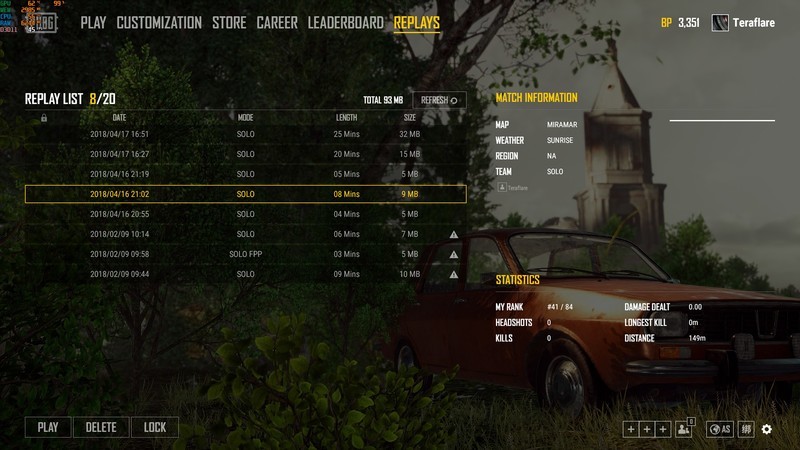
Task: Lock the selected replay
Action: [x=155, y=427]
